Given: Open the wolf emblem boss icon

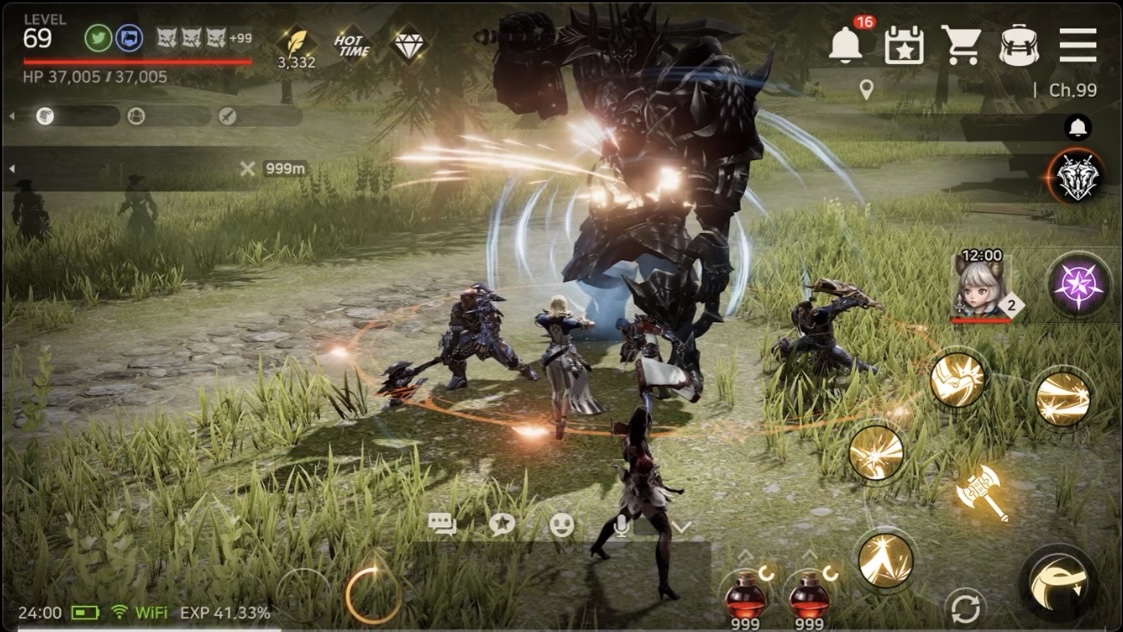Looking at the screenshot, I should pyautogui.click(x=1078, y=177).
